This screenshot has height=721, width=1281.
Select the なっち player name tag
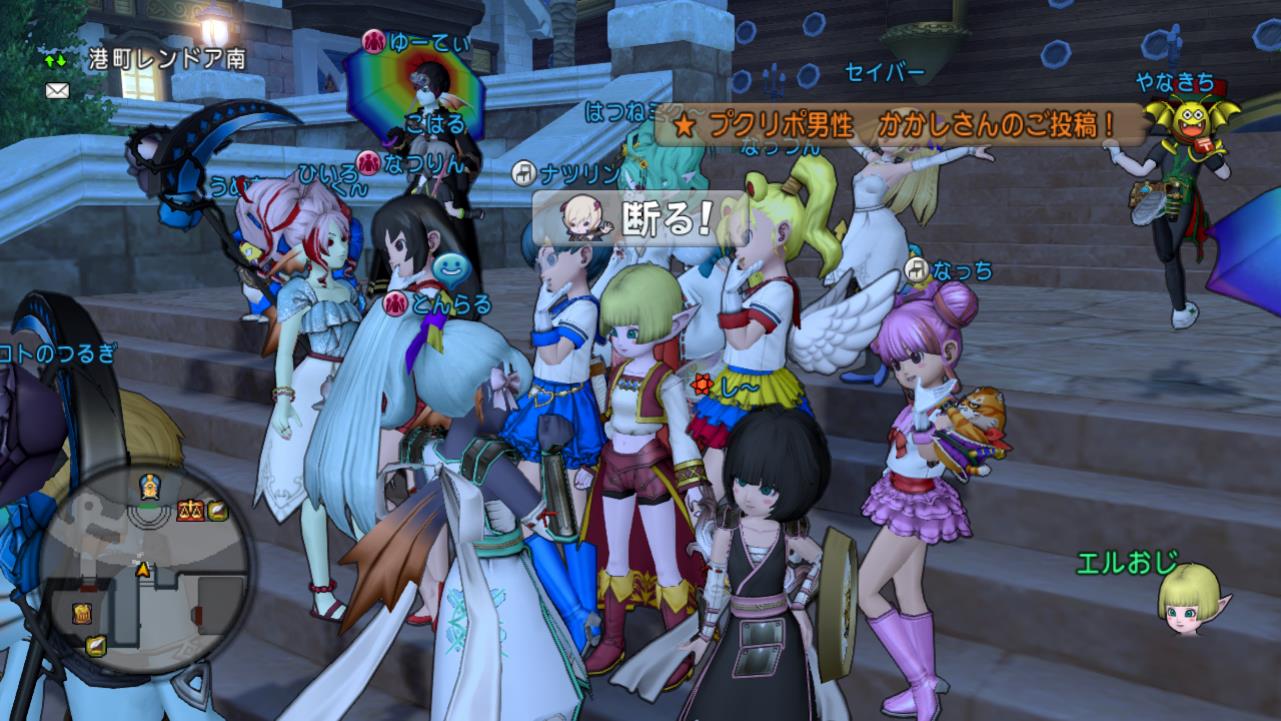click(x=961, y=271)
